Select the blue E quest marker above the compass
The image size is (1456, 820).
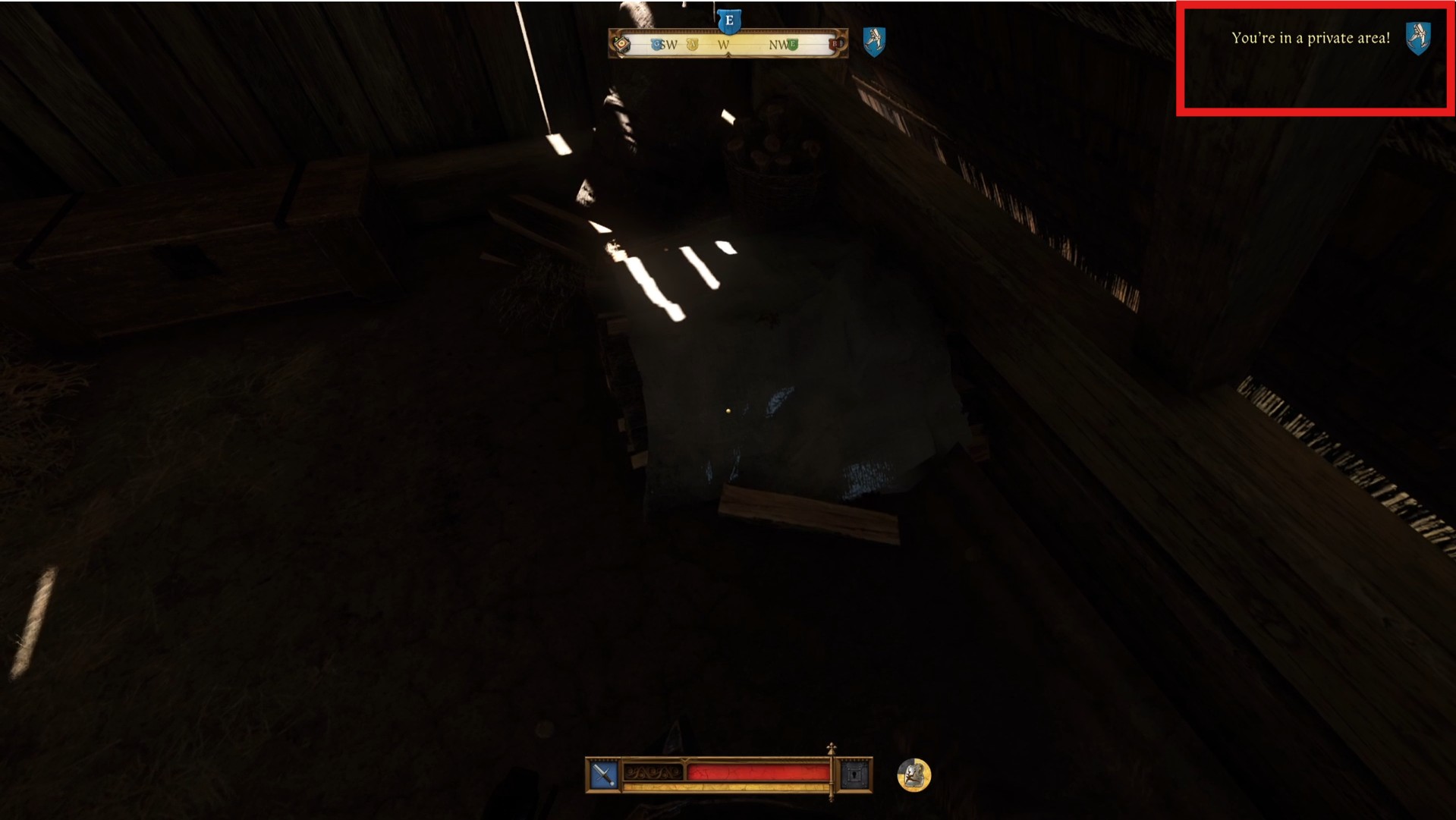(x=729, y=21)
